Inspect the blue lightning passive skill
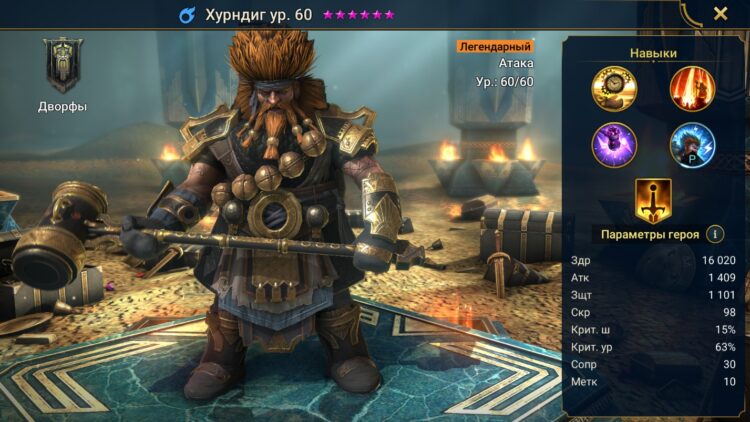 point(692,145)
